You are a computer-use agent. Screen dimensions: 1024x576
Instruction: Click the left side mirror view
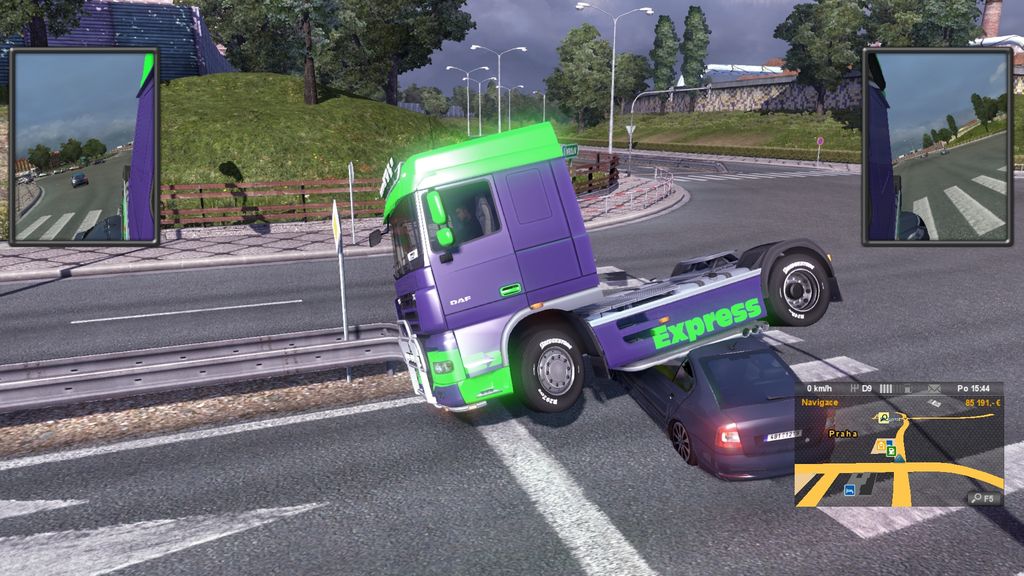(84, 146)
